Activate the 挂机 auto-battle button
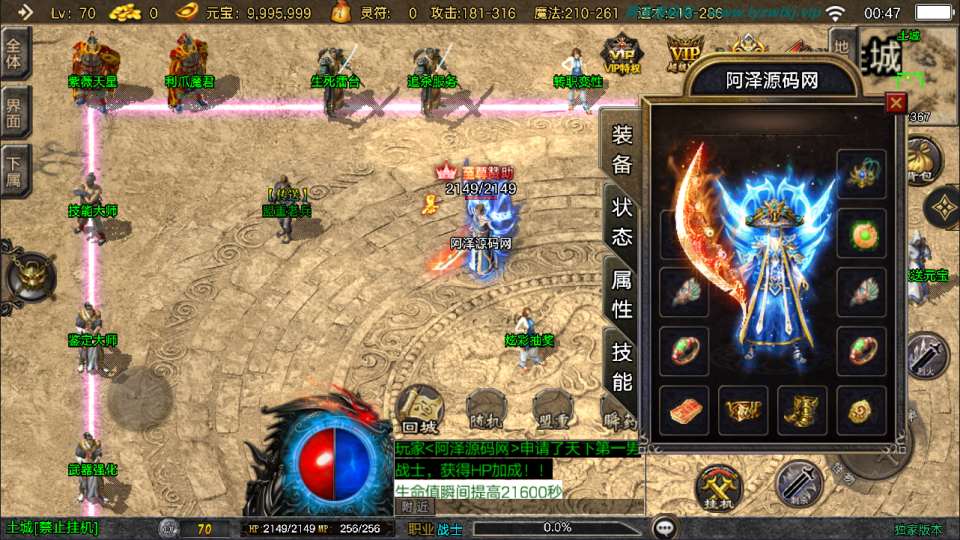This screenshot has width=960, height=540. (x=719, y=487)
